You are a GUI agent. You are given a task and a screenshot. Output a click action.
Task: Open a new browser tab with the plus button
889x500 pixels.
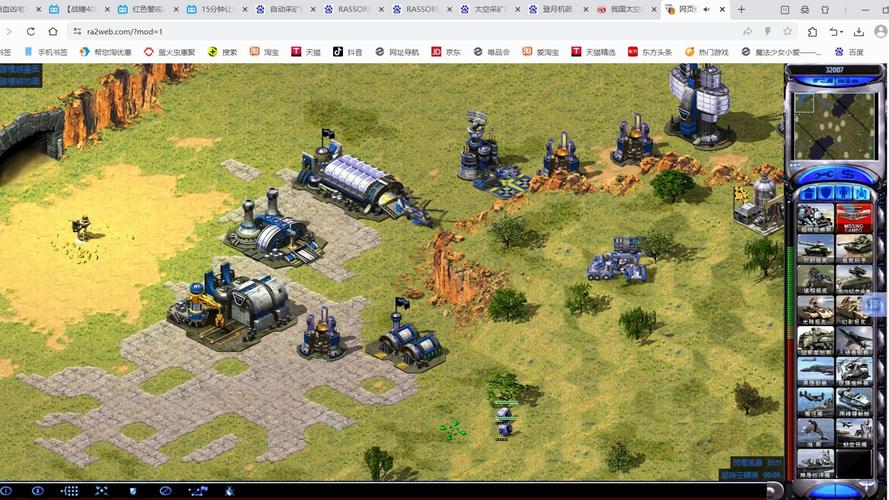click(x=741, y=9)
